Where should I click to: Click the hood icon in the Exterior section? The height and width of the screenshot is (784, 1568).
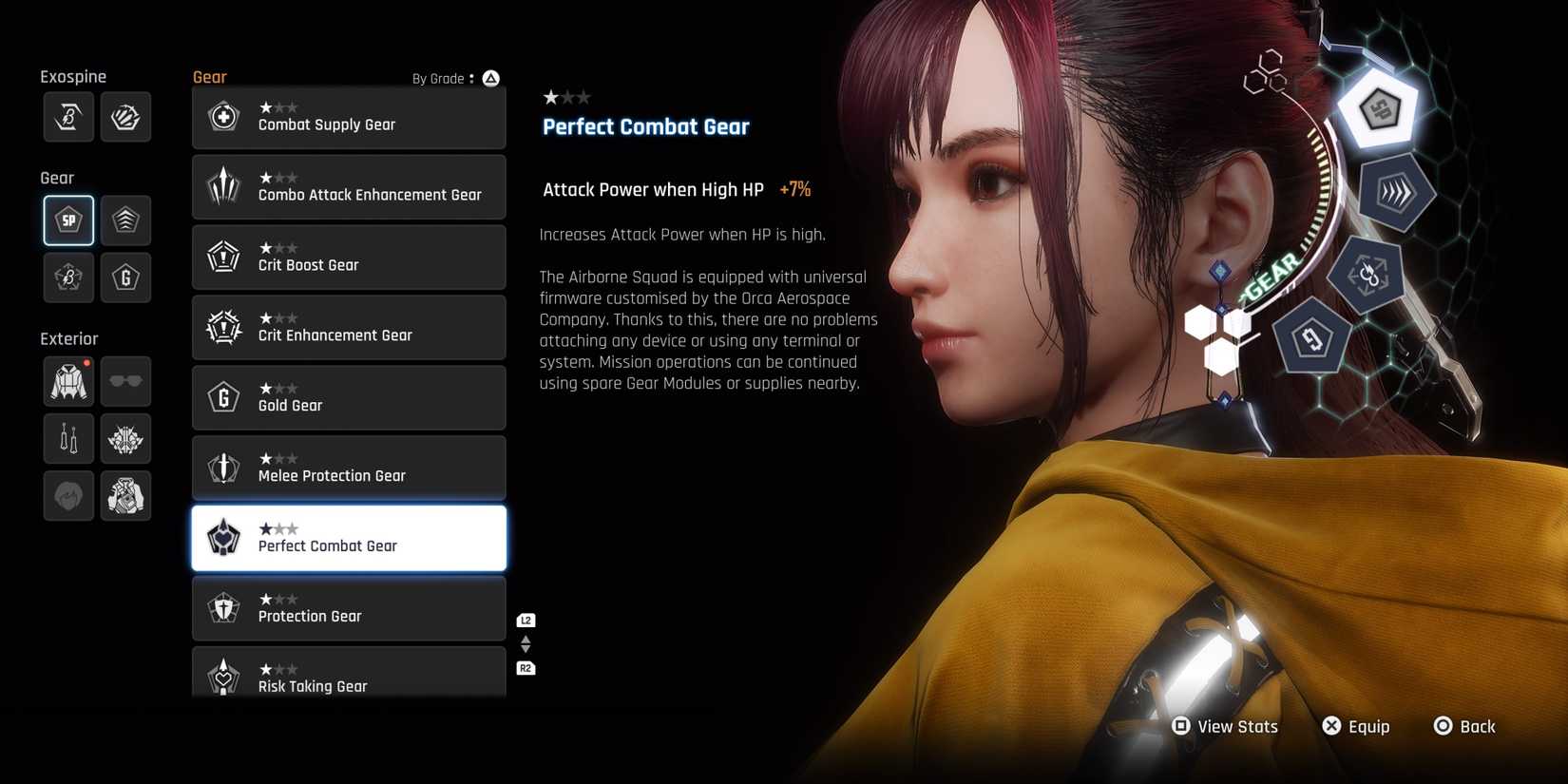(x=67, y=495)
